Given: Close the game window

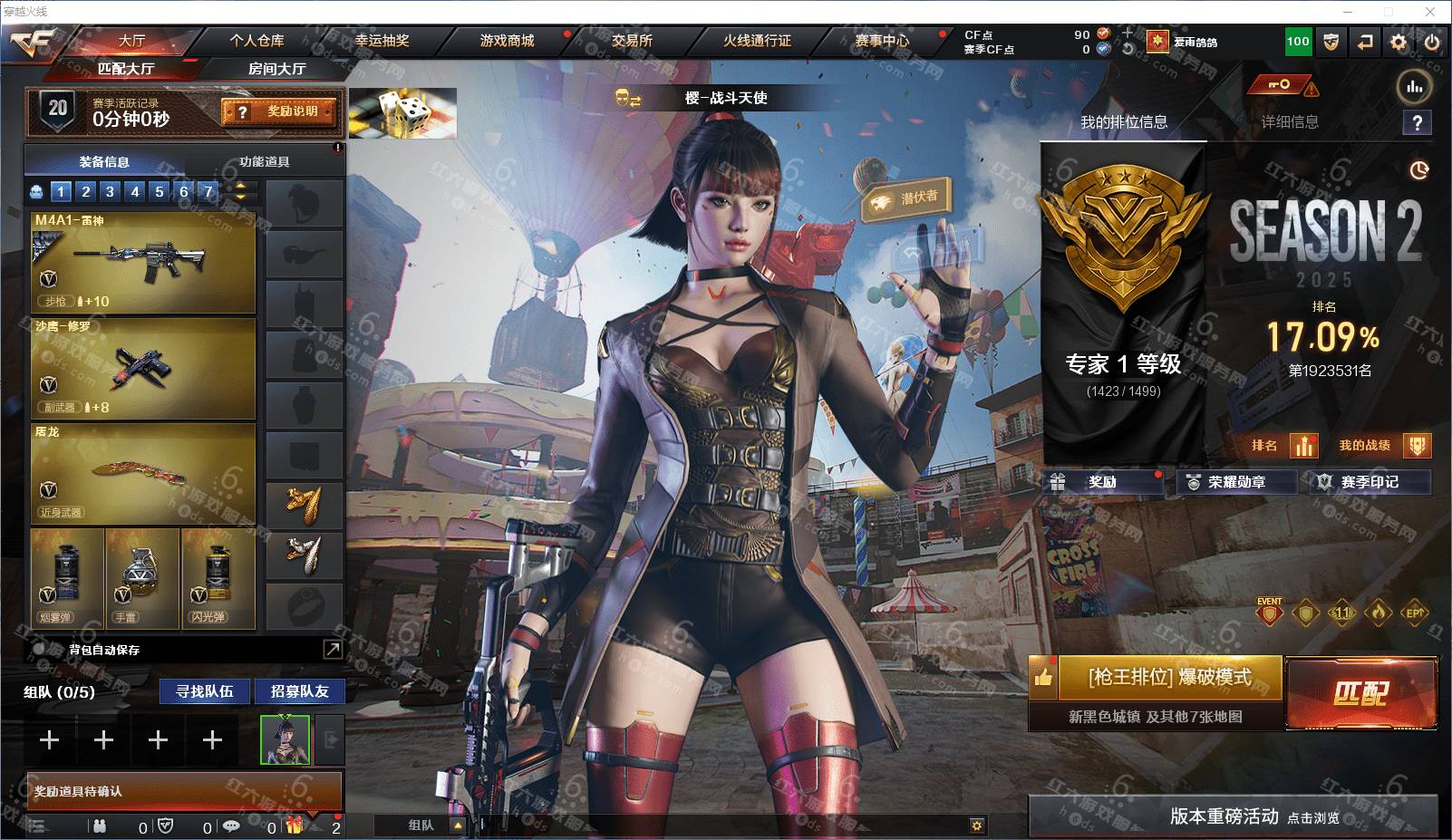Looking at the screenshot, I should (1431, 12).
